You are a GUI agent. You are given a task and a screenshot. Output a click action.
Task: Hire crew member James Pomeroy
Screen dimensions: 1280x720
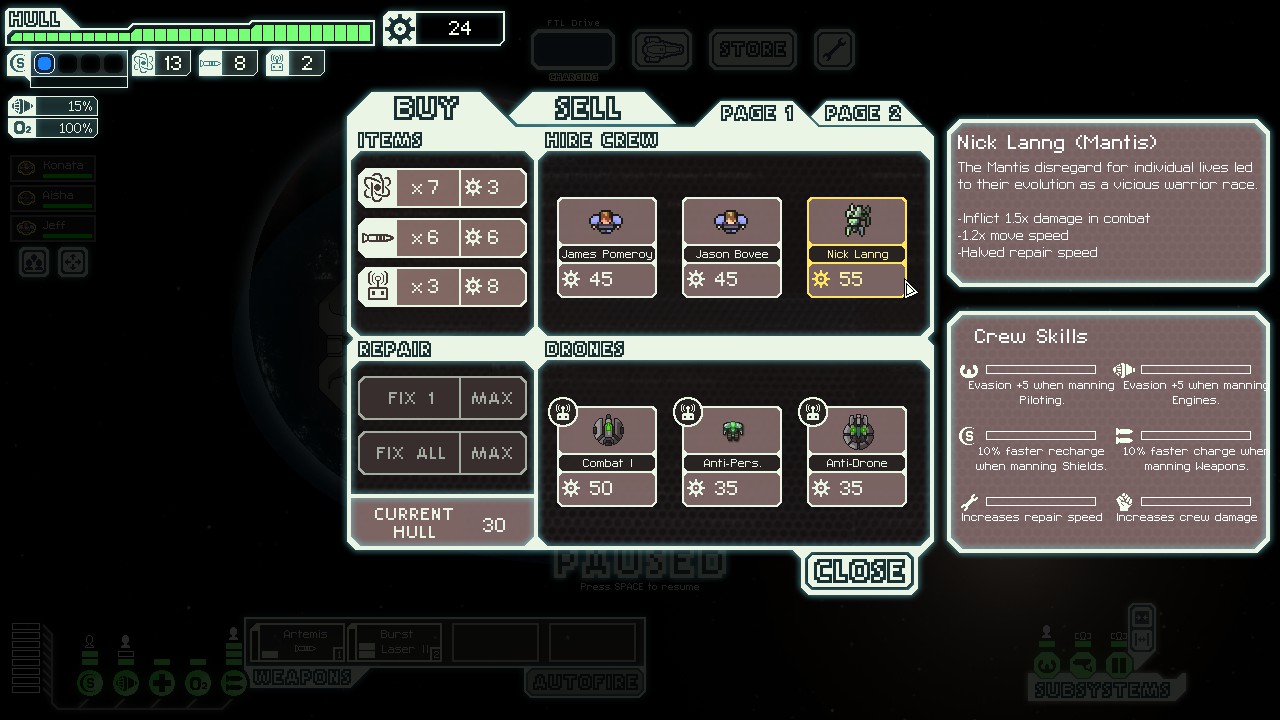(x=607, y=247)
